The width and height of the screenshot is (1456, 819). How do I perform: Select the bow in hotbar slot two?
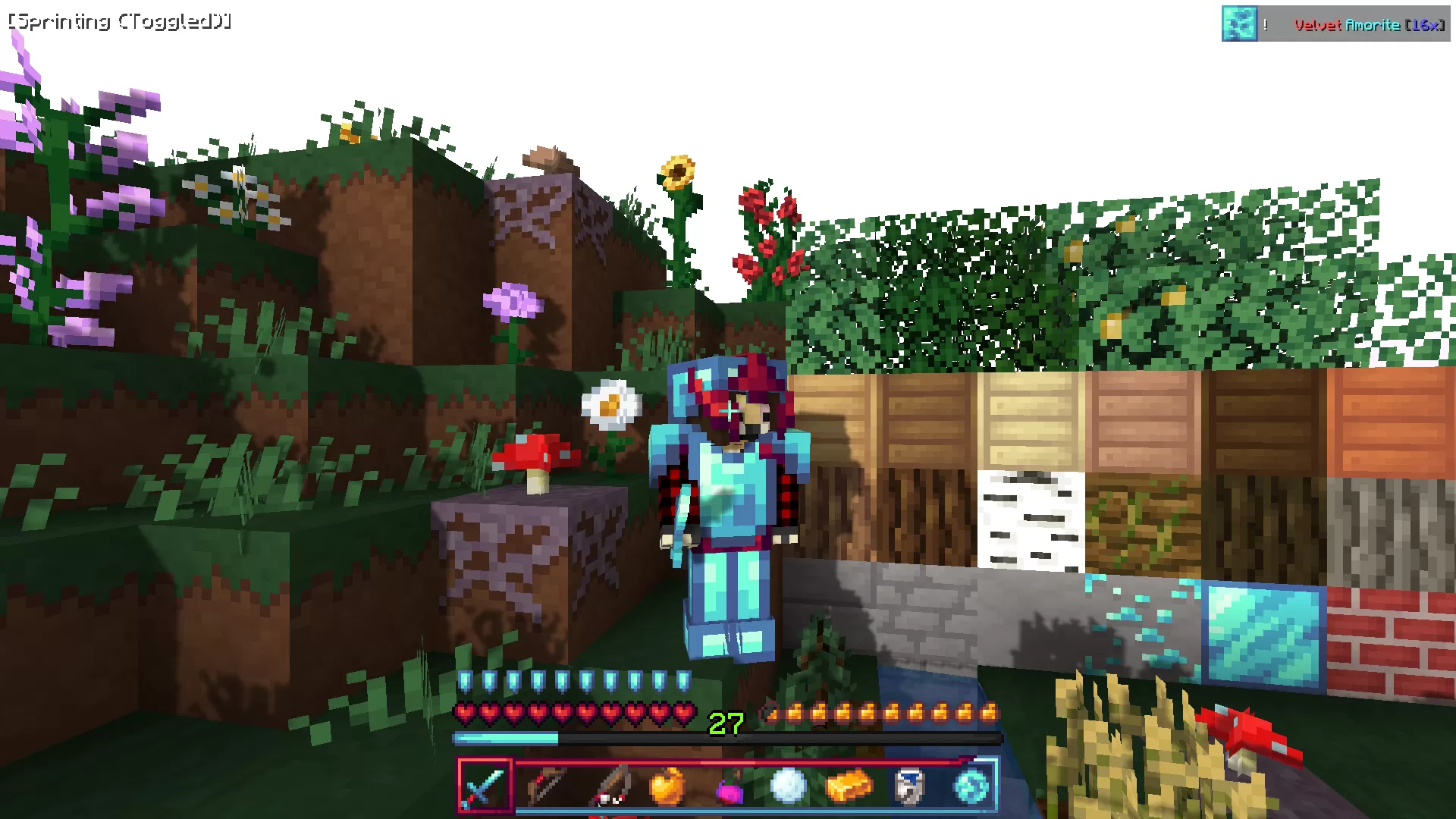[546, 786]
